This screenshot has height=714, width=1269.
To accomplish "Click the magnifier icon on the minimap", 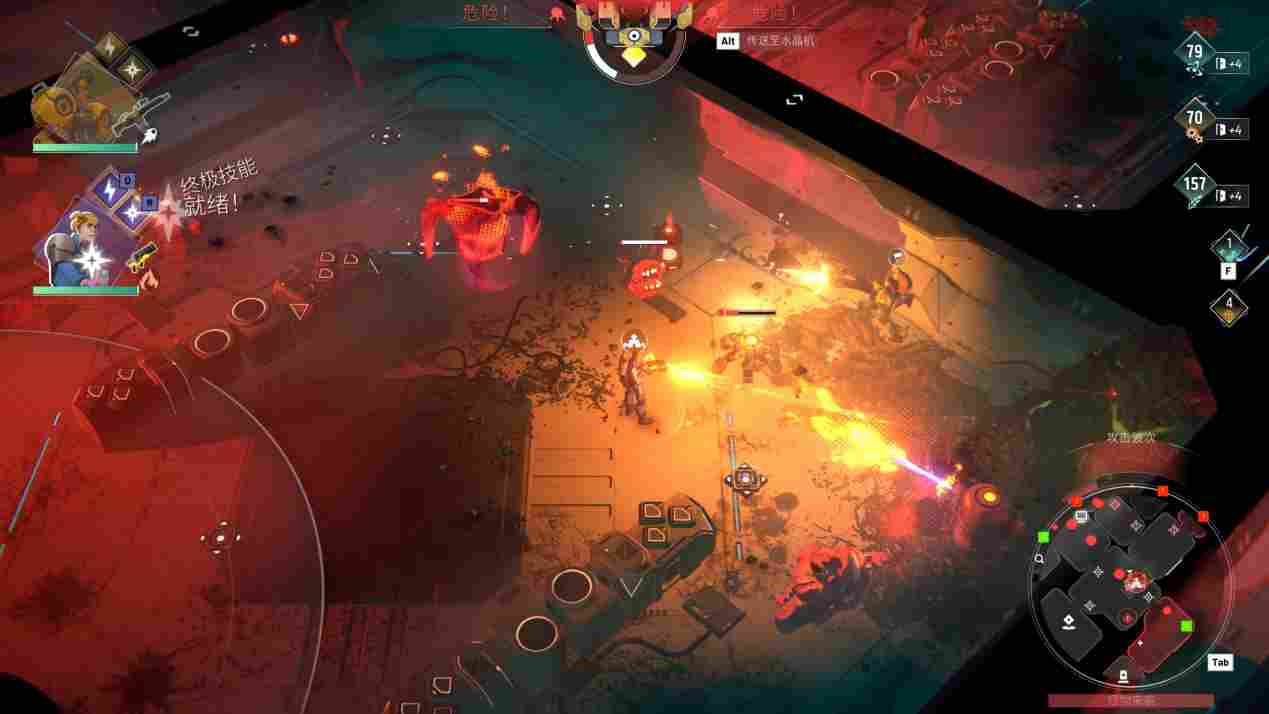I will tap(1041, 559).
